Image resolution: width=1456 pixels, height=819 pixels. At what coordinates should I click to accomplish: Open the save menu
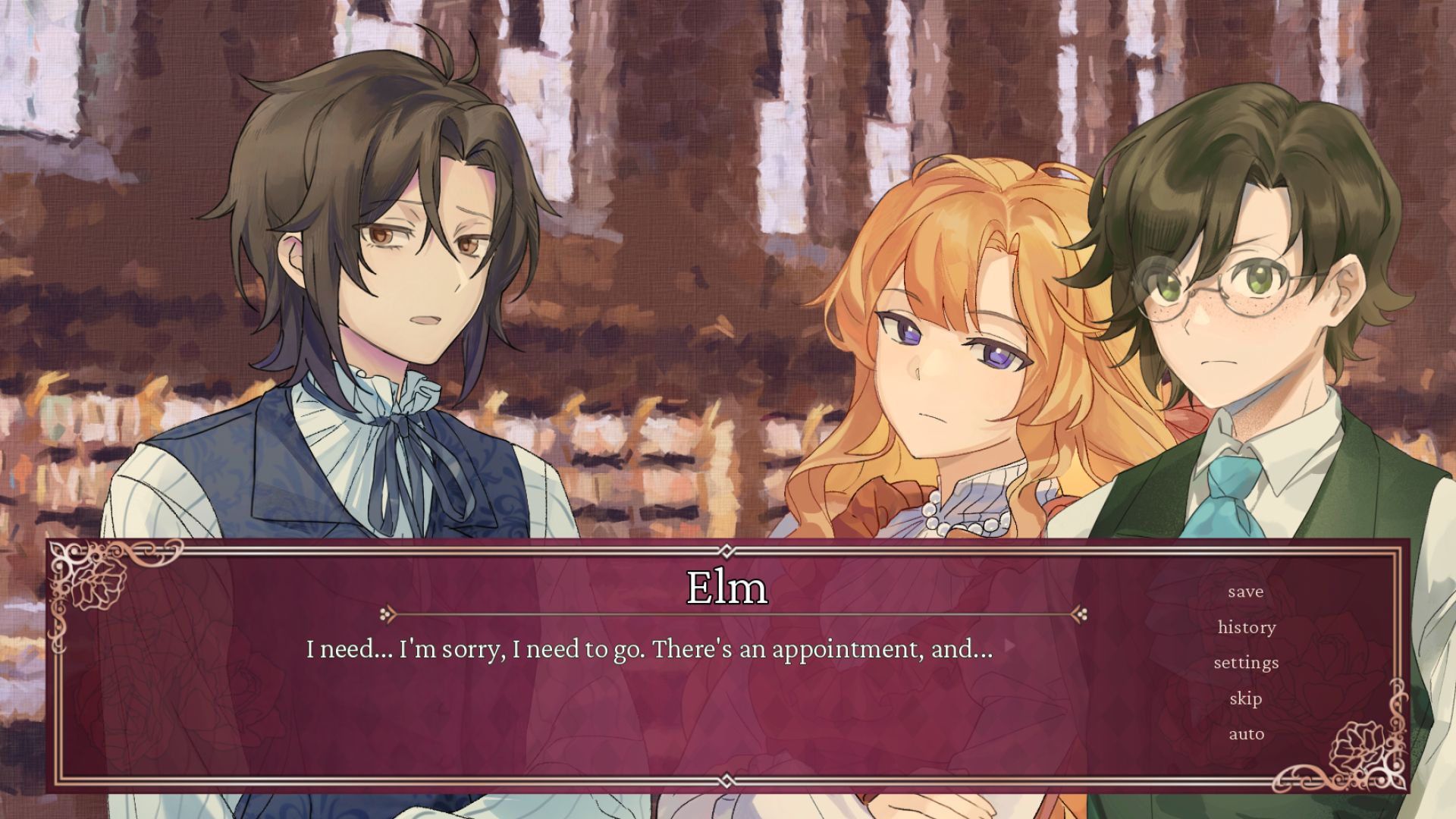[x=1246, y=591]
